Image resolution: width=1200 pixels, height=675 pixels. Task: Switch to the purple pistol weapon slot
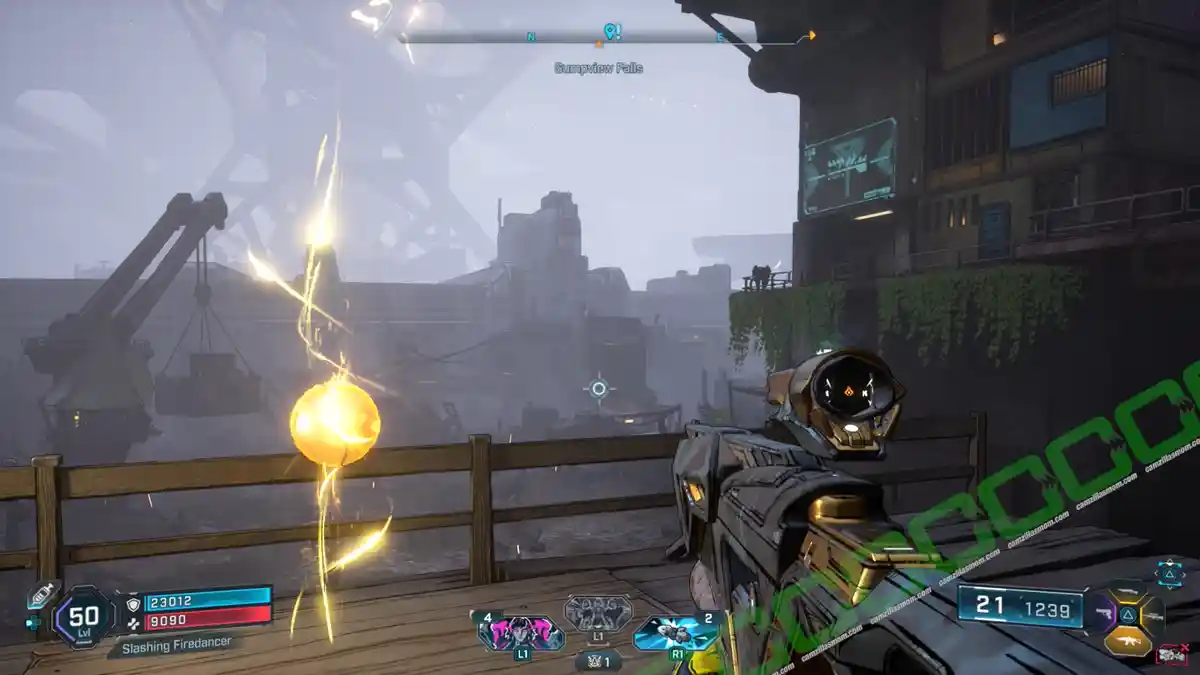[x=1105, y=613]
